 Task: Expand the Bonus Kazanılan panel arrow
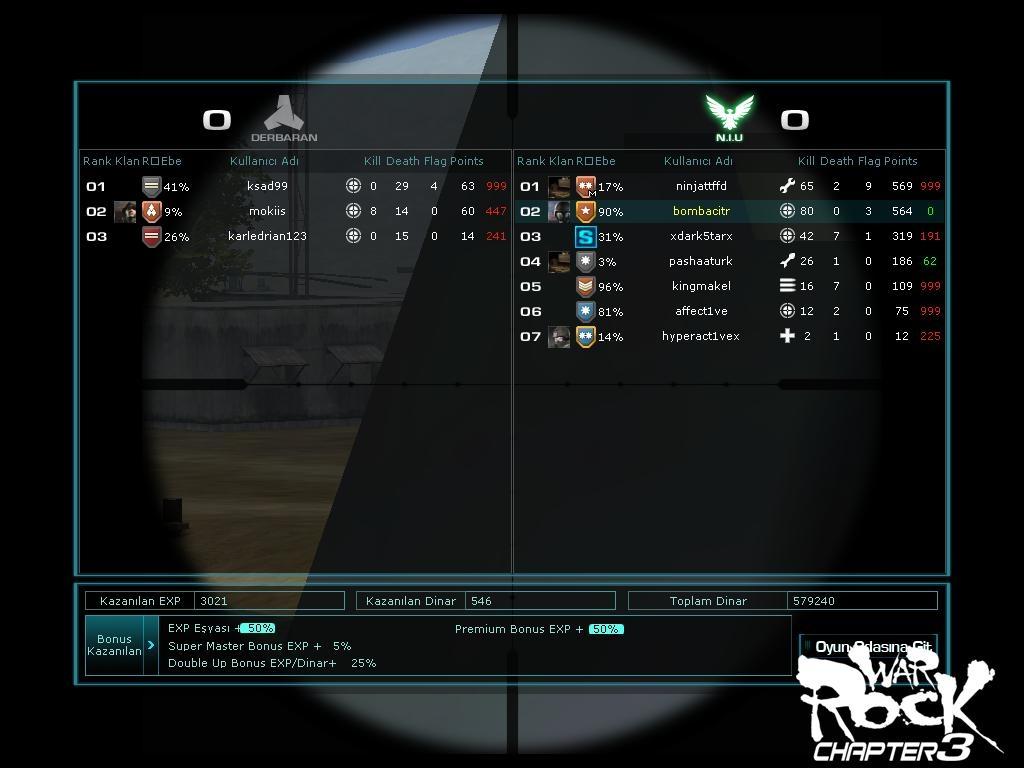pyautogui.click(x=151, y=645)
